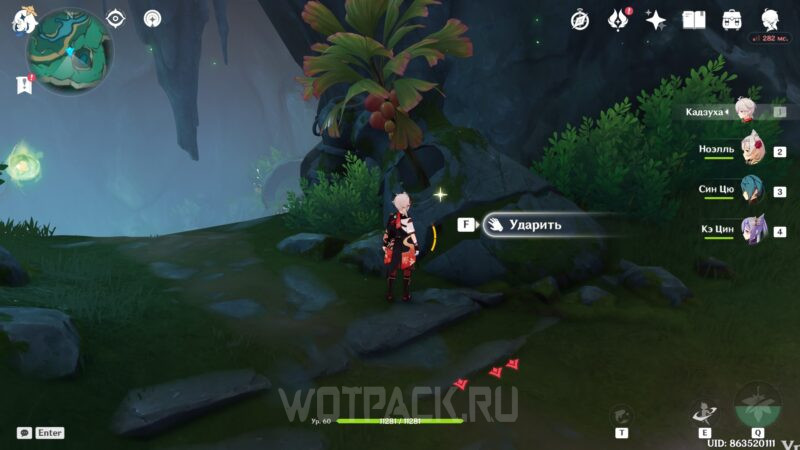
Task: Open the backpack inventory
Action: click(732, 19)
